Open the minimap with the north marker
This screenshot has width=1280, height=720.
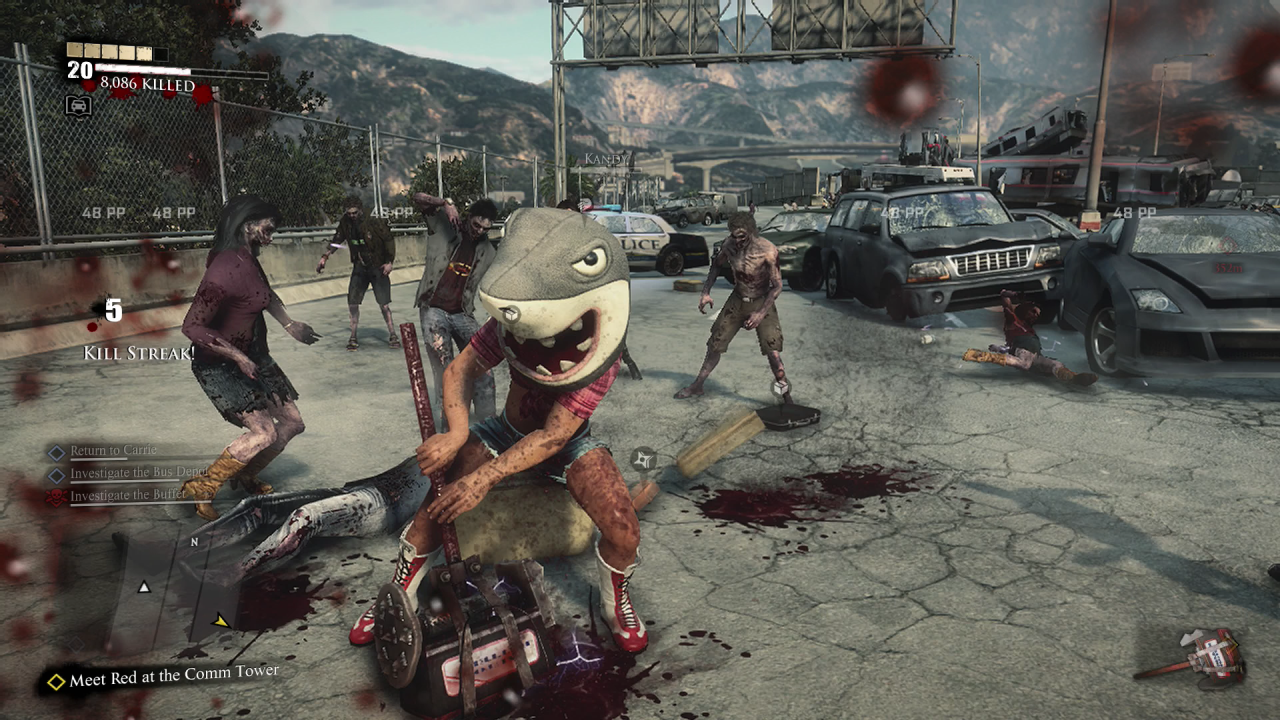click(175, 592)
